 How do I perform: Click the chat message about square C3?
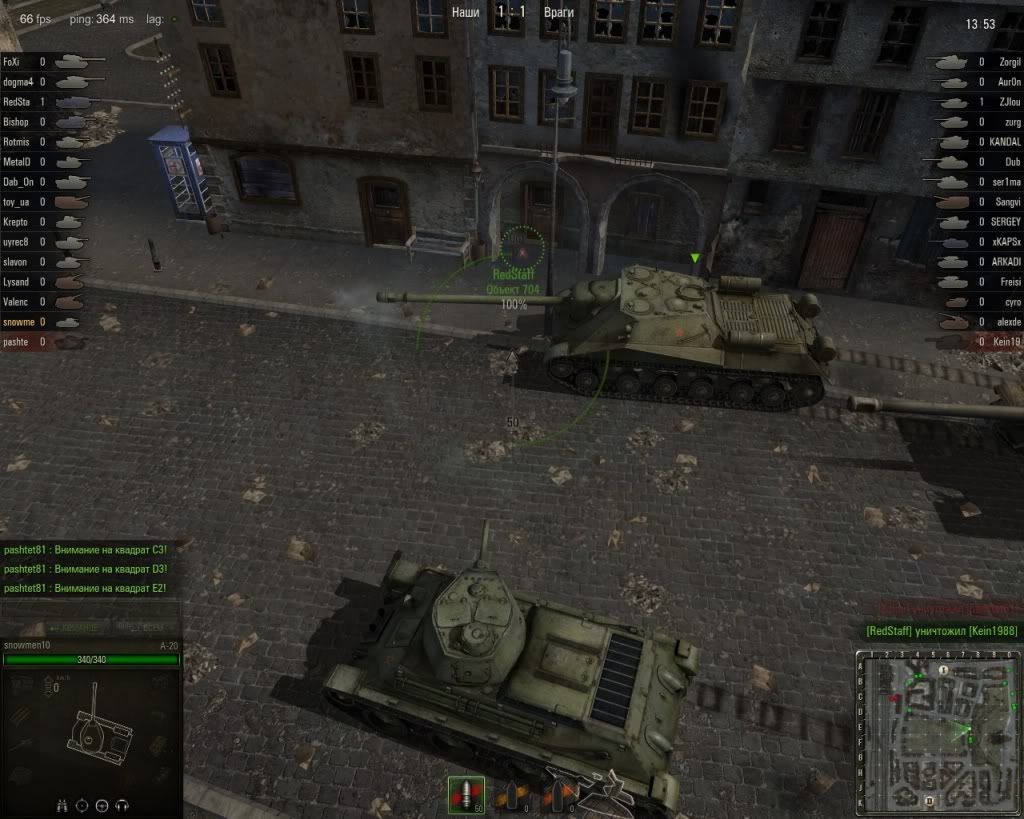tap(85, 550)
